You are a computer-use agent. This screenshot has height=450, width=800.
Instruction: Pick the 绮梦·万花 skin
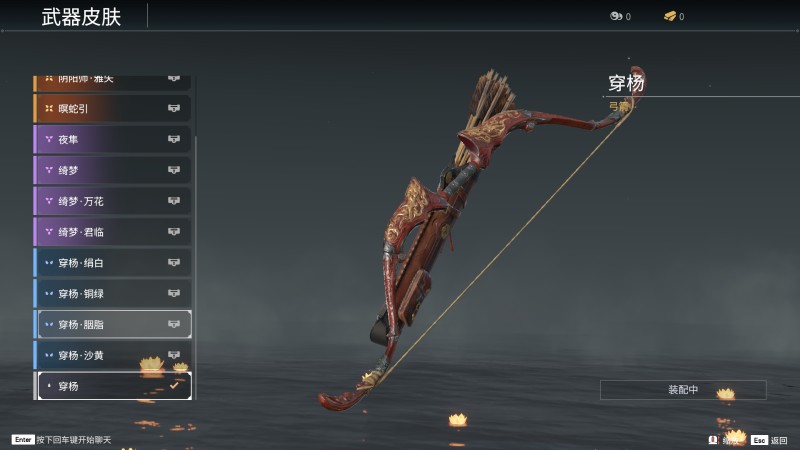(x=112, y=201)
